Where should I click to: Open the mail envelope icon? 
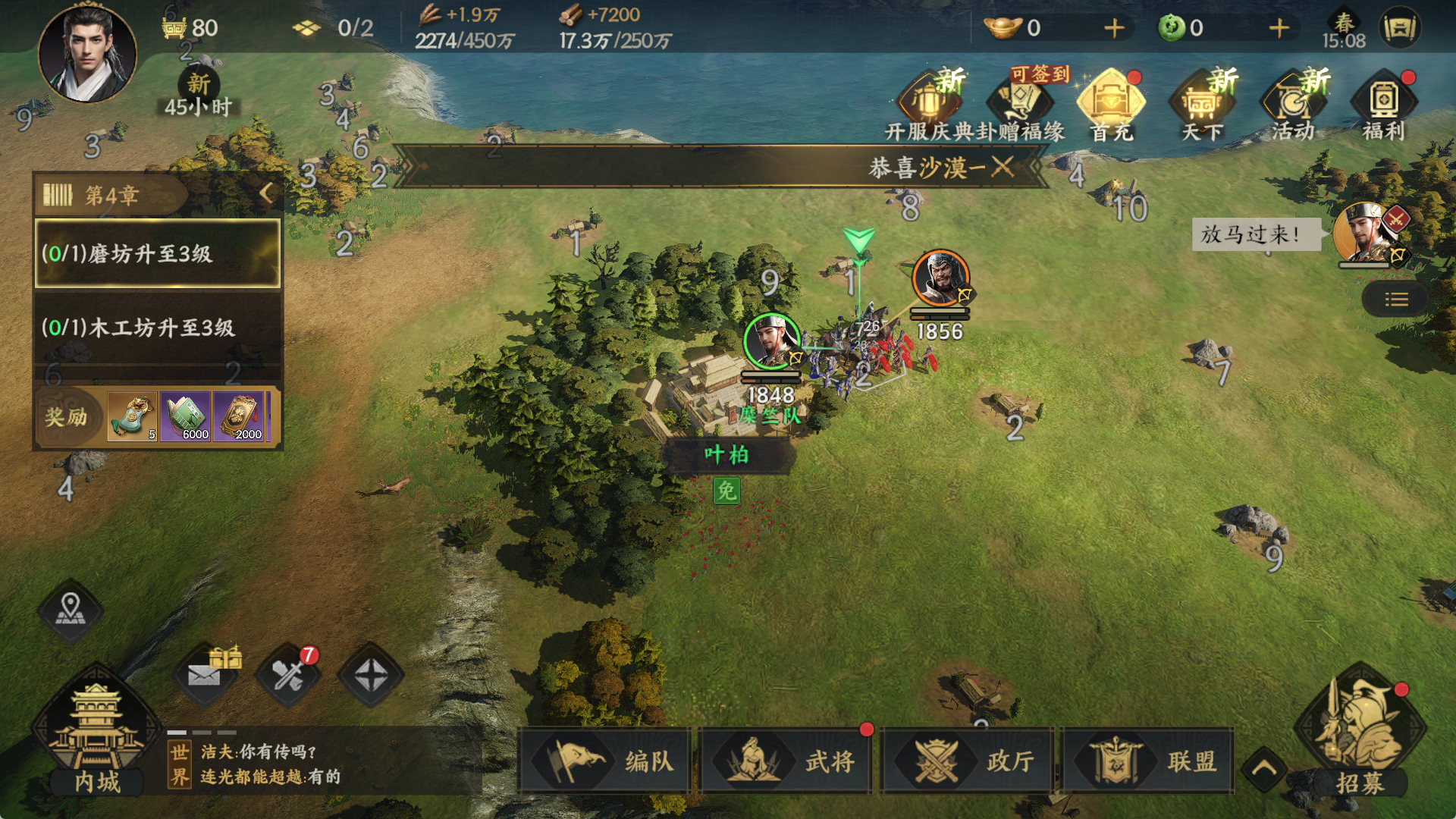(x=204, y=674)
